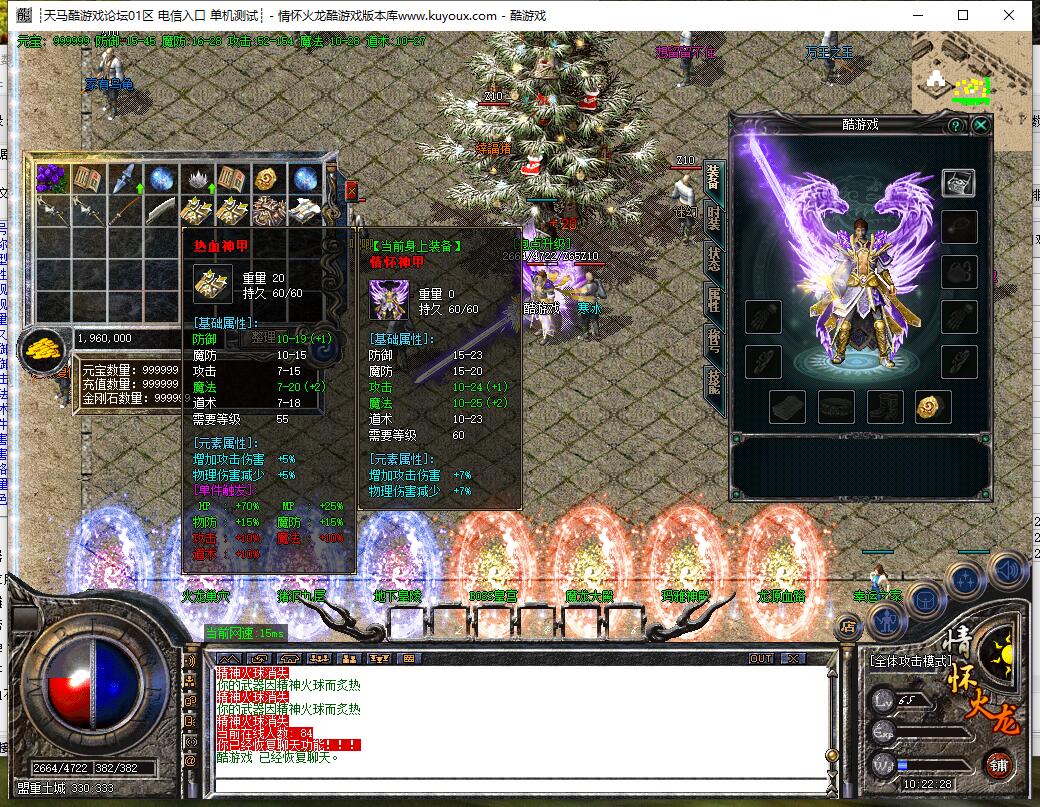Open the 店 shop button
The image size is (1040, 807).
point(848,626)
